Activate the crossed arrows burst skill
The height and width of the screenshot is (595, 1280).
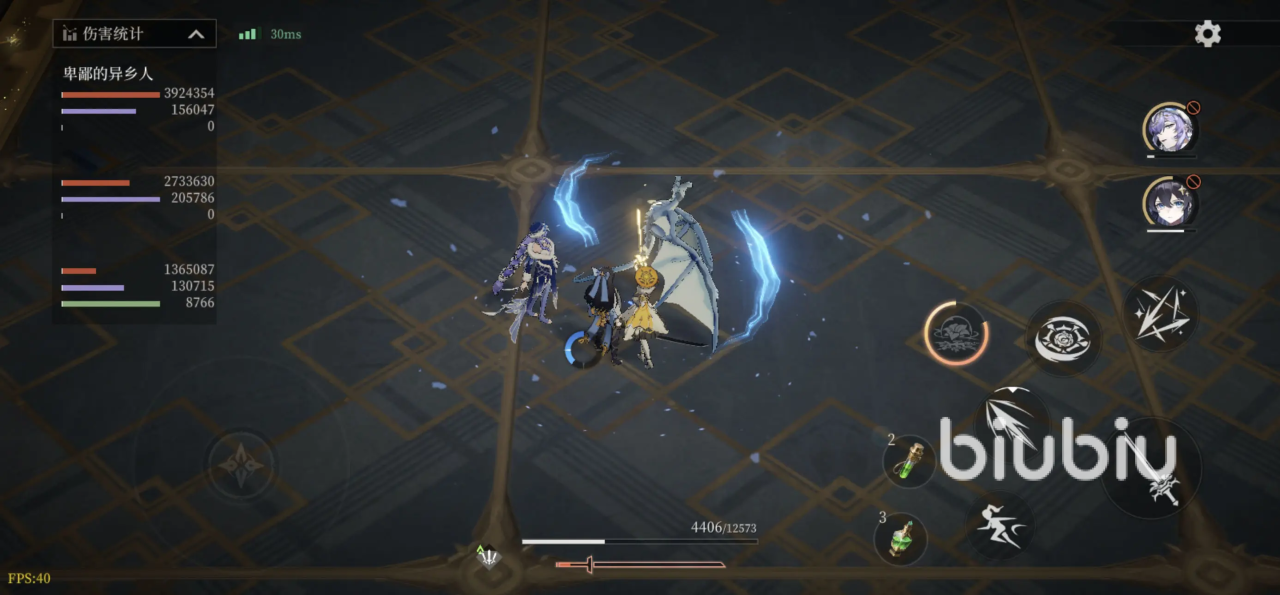point(1160,314)
